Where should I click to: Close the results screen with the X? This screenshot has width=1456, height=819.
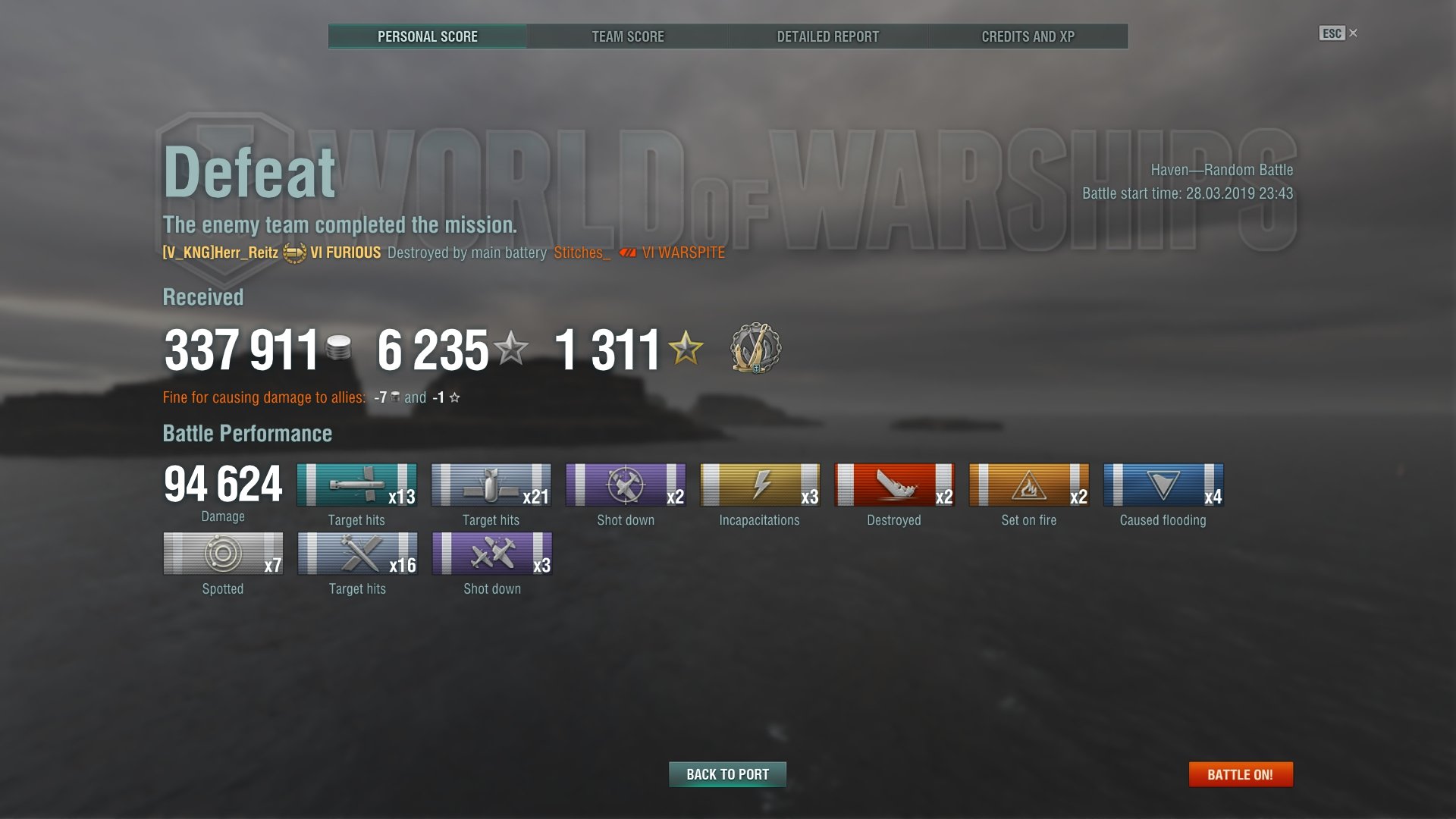click(x=1354, y=33)
